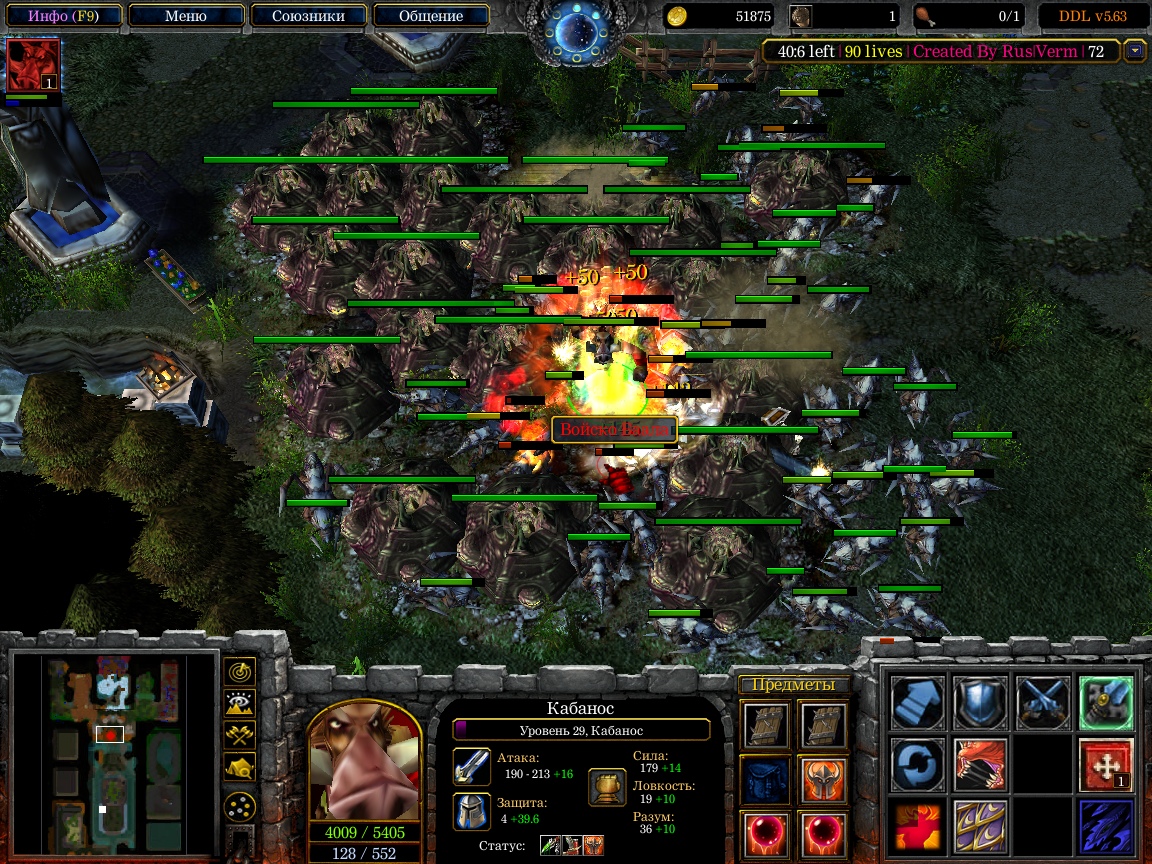Collapse the leaderboard with the arrow button
This screenshot has width=1152, height=864.
pos(1134,51)
